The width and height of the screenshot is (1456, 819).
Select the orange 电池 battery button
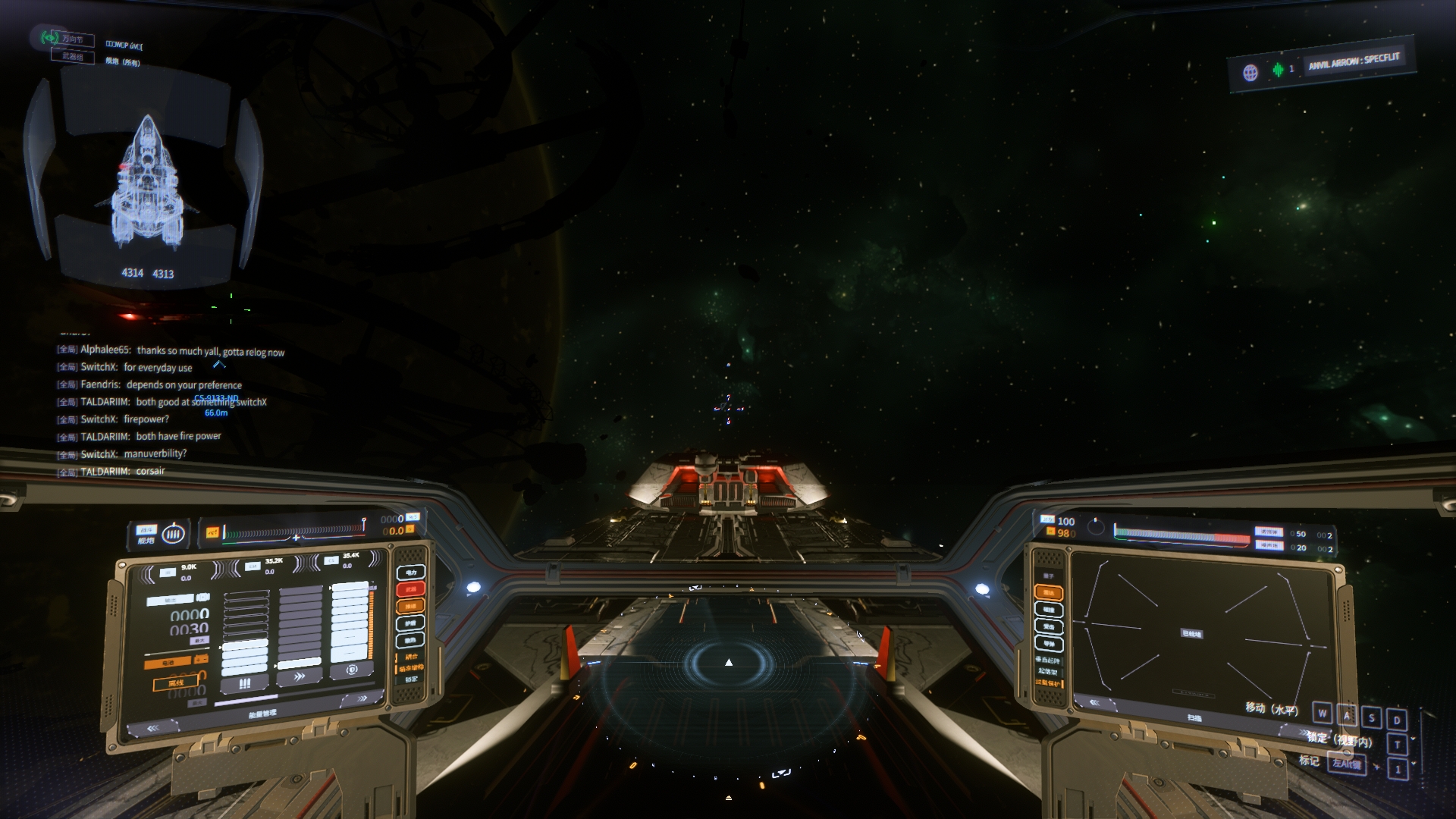tap(168, 663)
